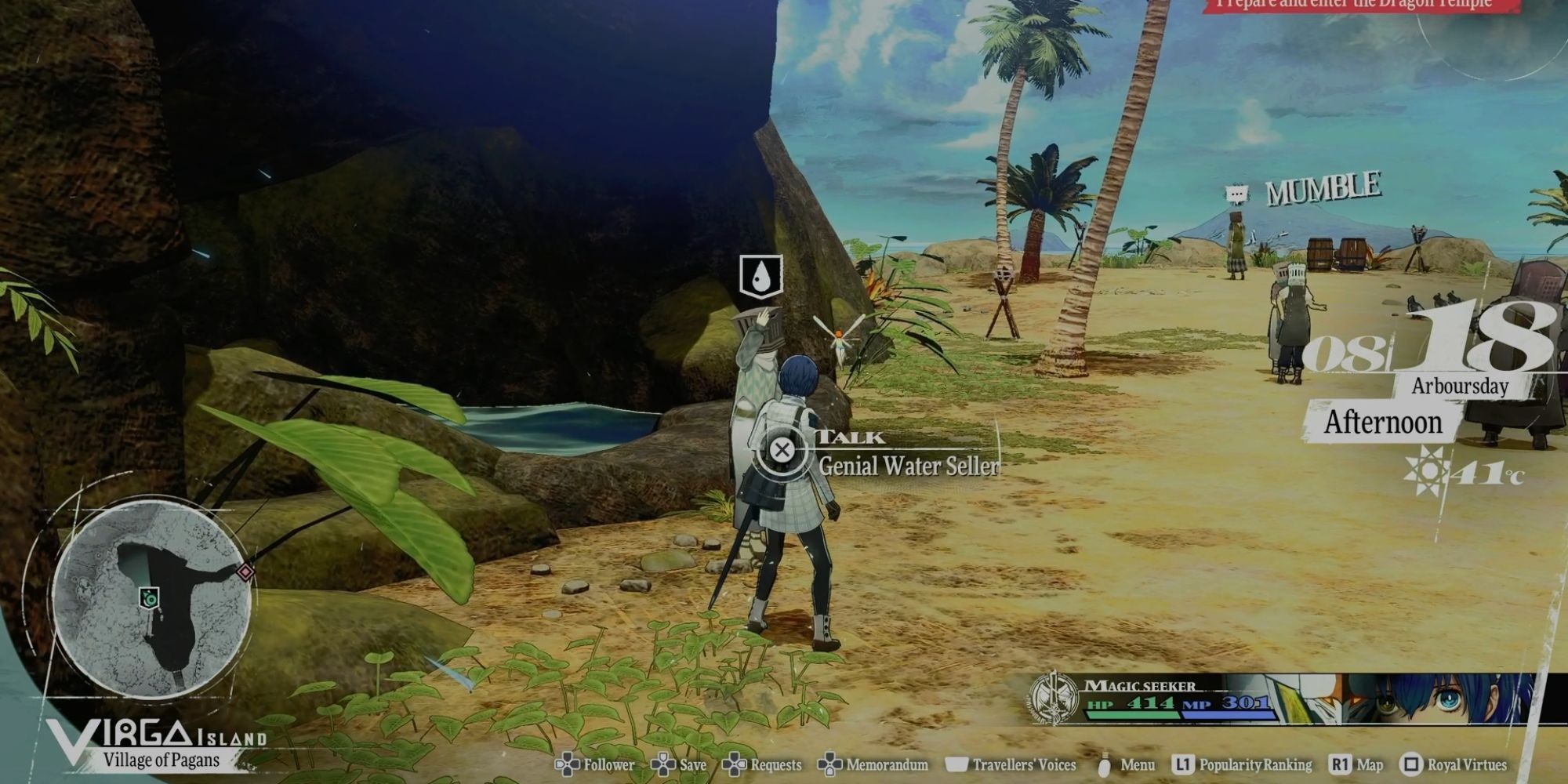Open the Menu from the bottom bar

(x=1137, y=764)
